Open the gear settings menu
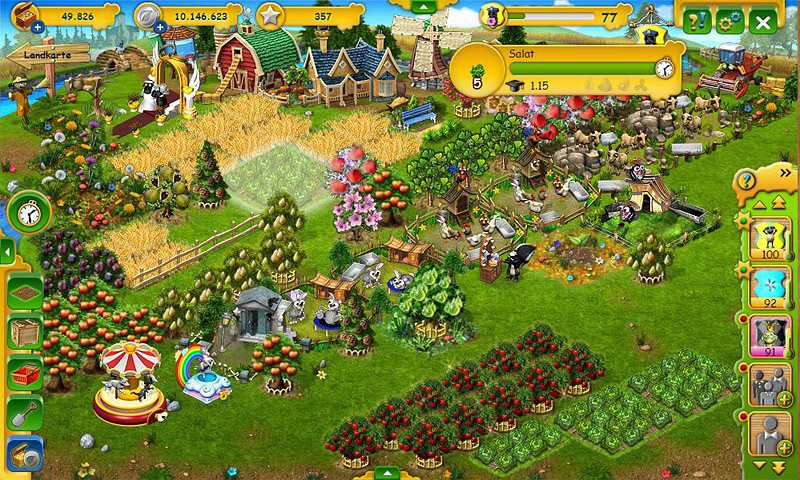 [730, 21]
